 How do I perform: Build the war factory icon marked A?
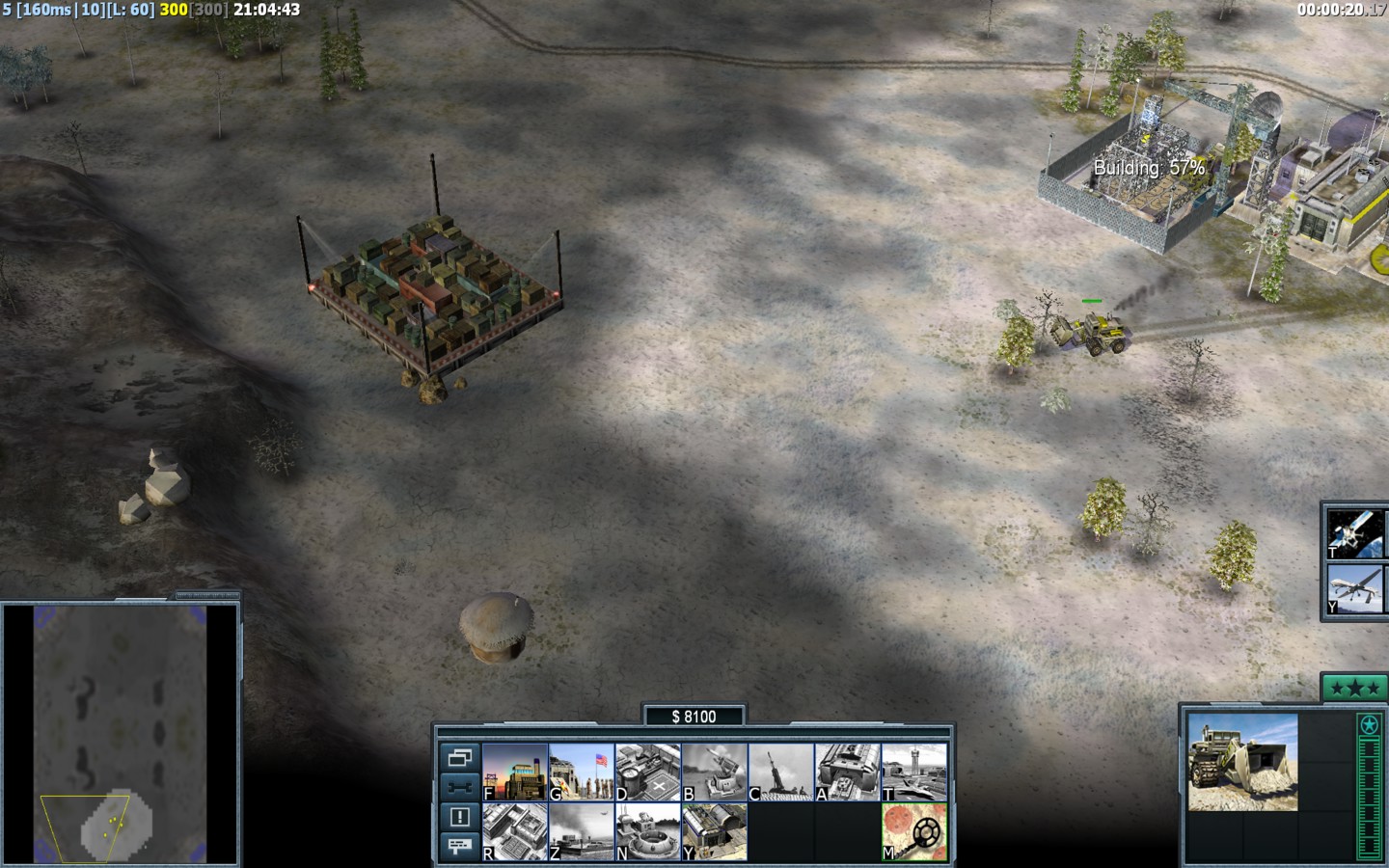click(x=848, y=772)
